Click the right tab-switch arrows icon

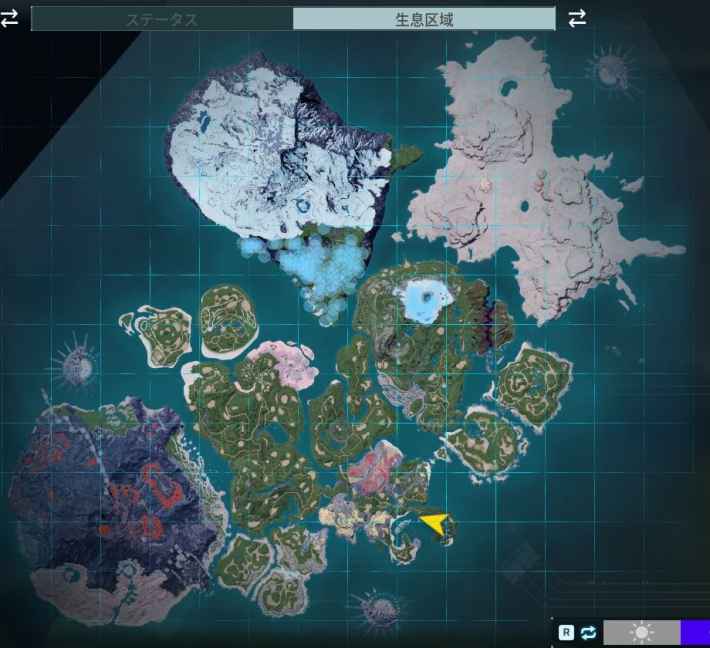(x=577, y=18)
